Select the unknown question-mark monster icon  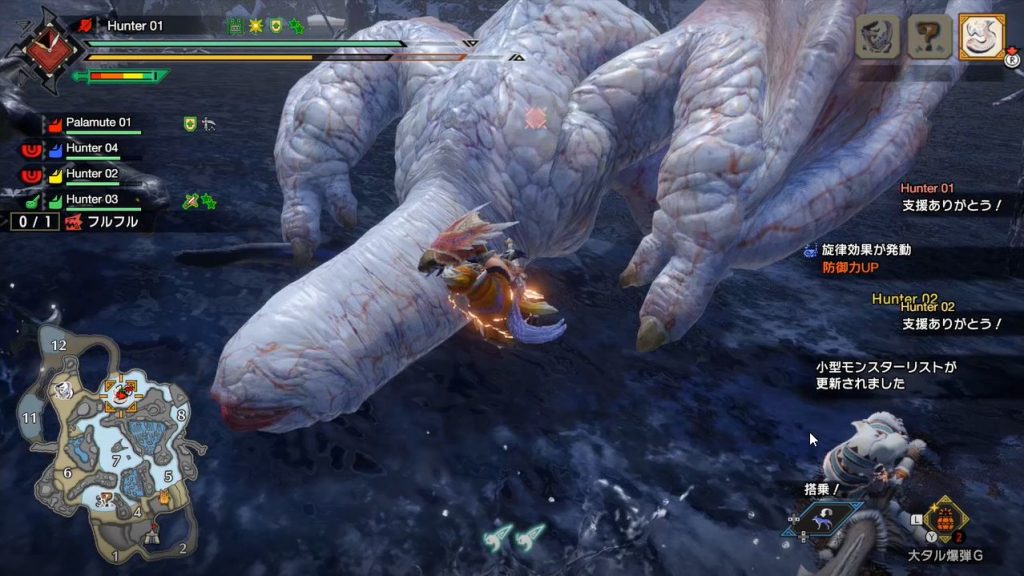point(928,37)
